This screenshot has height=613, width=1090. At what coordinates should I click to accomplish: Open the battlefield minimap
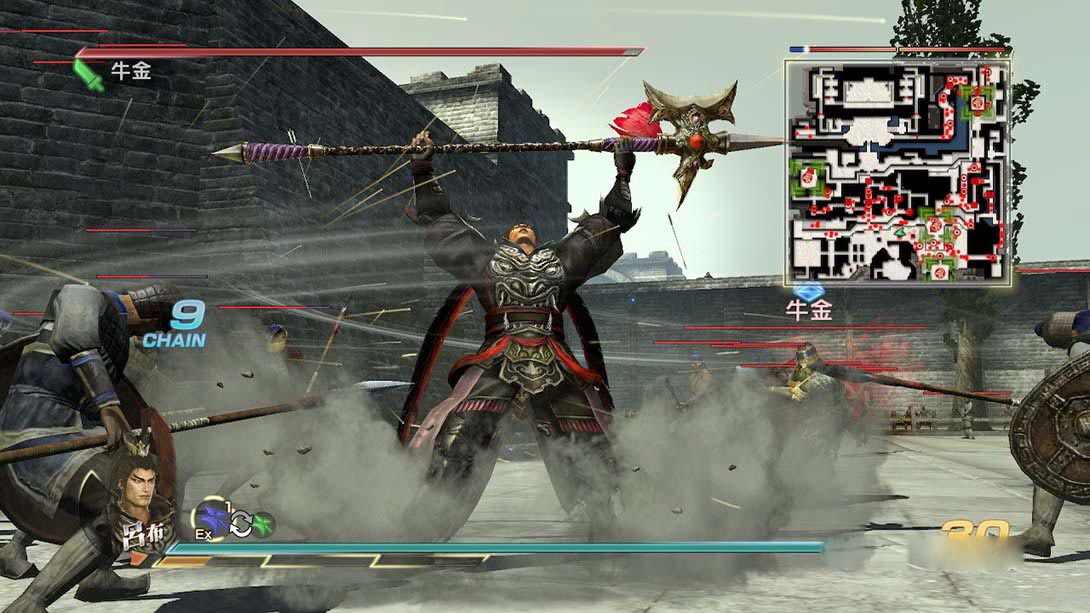897,172
